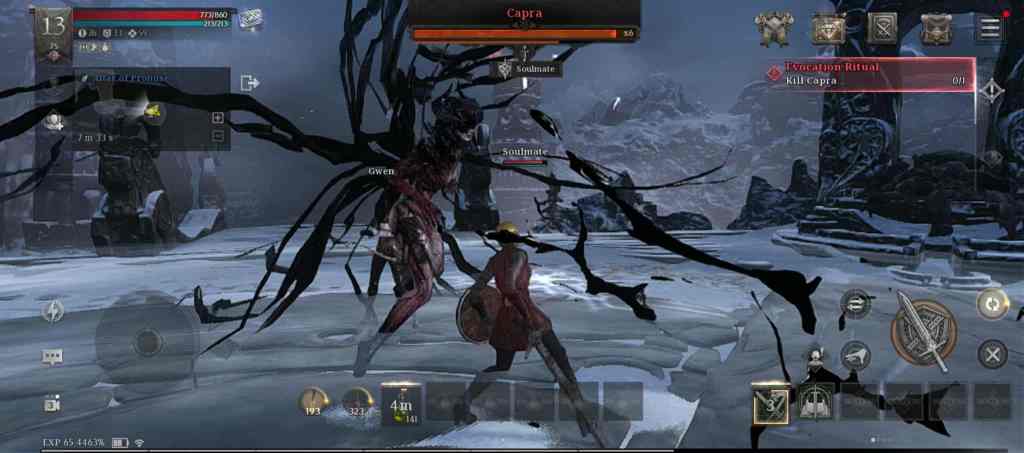Image resolution: width=1024 pixels, height=453 pixels.
Task: Open the hamburger main menu
Action: click(x=990, y=28)
